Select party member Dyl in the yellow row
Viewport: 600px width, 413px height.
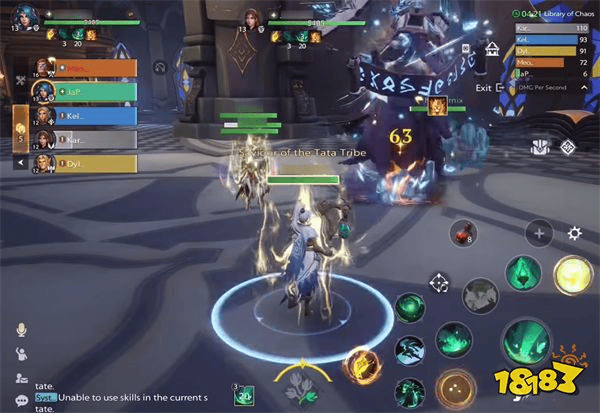88,163
